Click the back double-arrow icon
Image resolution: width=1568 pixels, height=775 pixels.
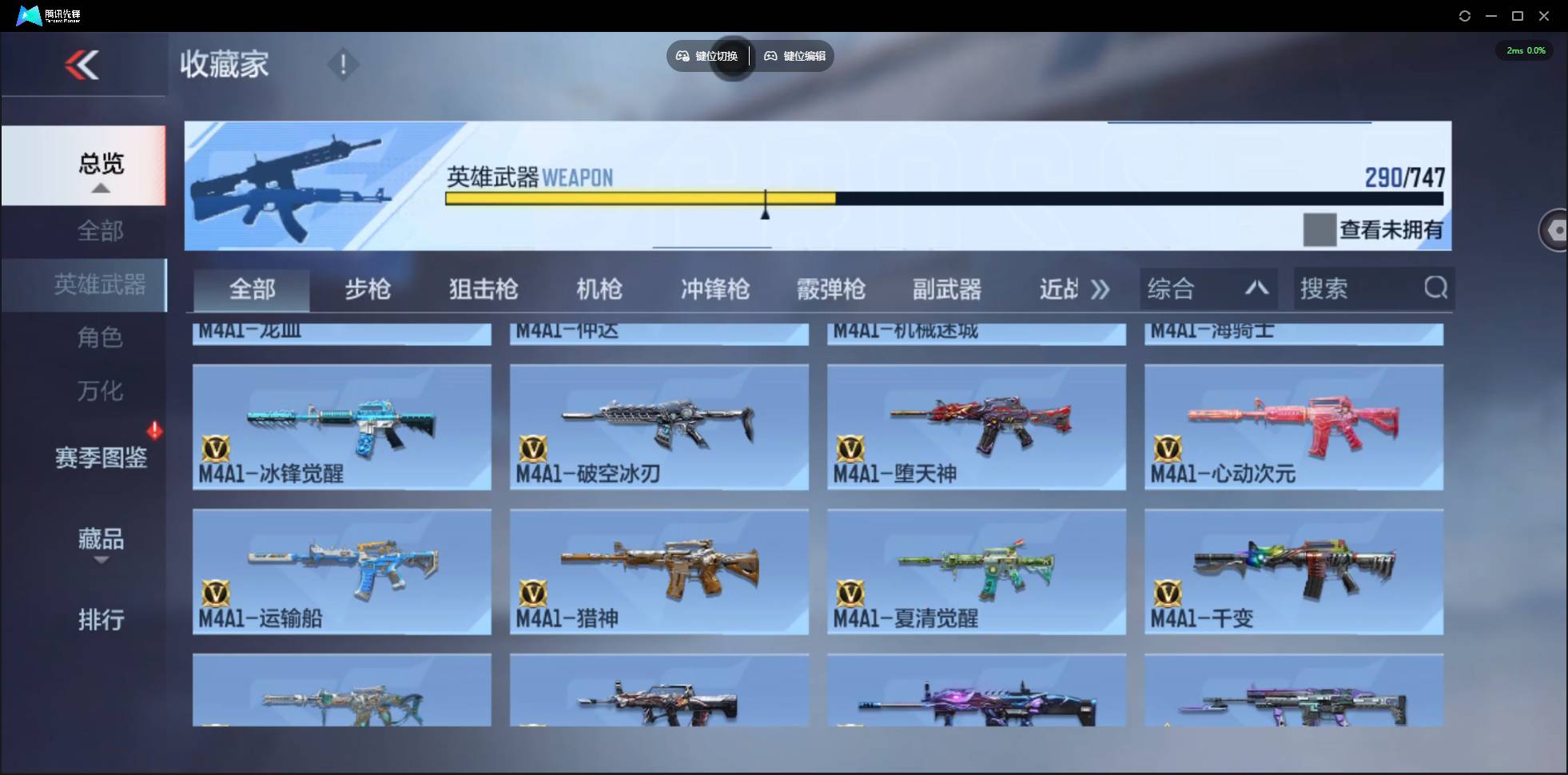click(84, 64)
